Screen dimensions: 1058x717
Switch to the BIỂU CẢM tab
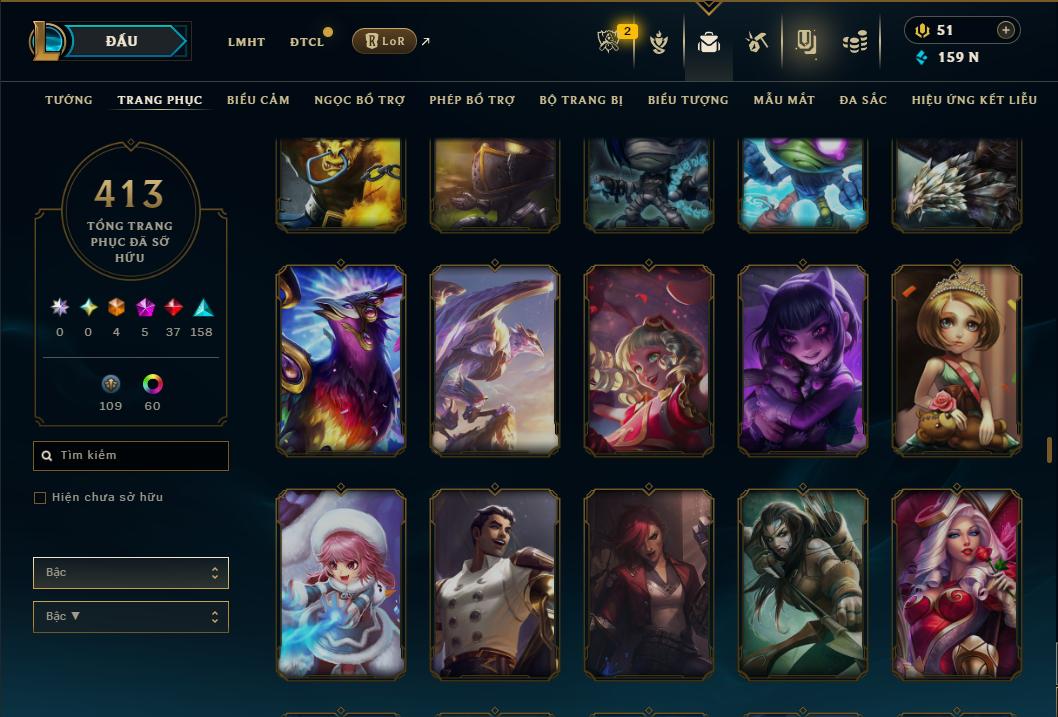click(x=258, y=100)
